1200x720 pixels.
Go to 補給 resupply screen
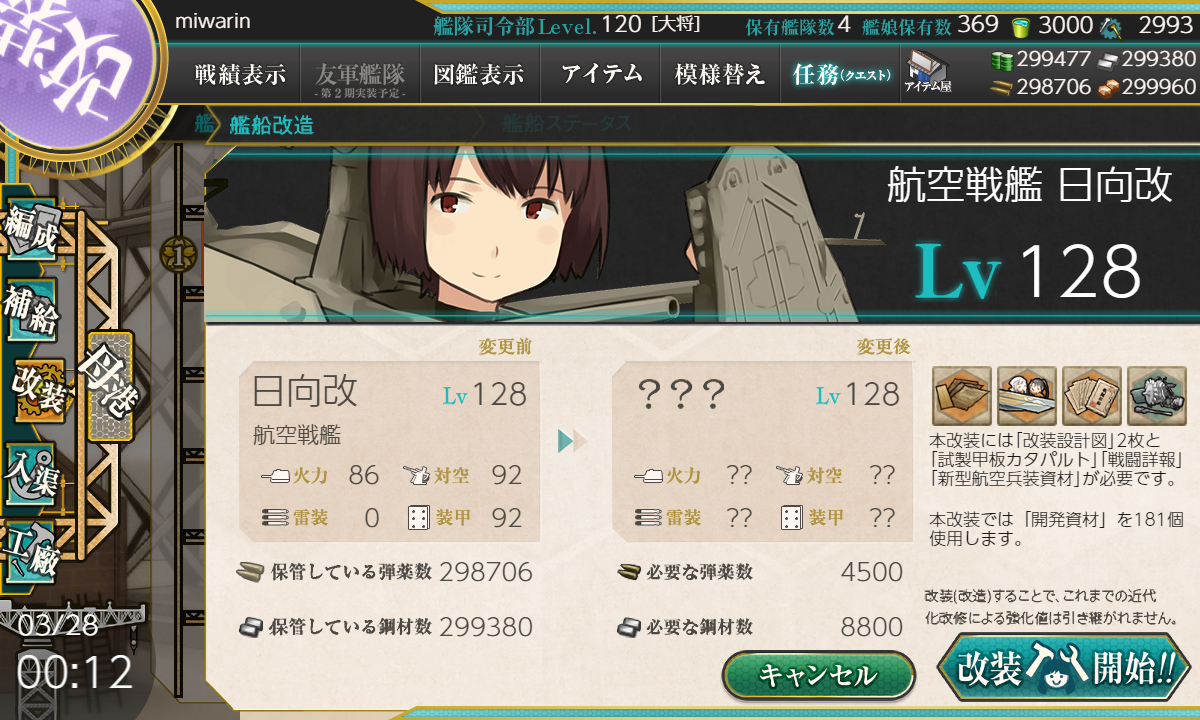click(32, 312)
